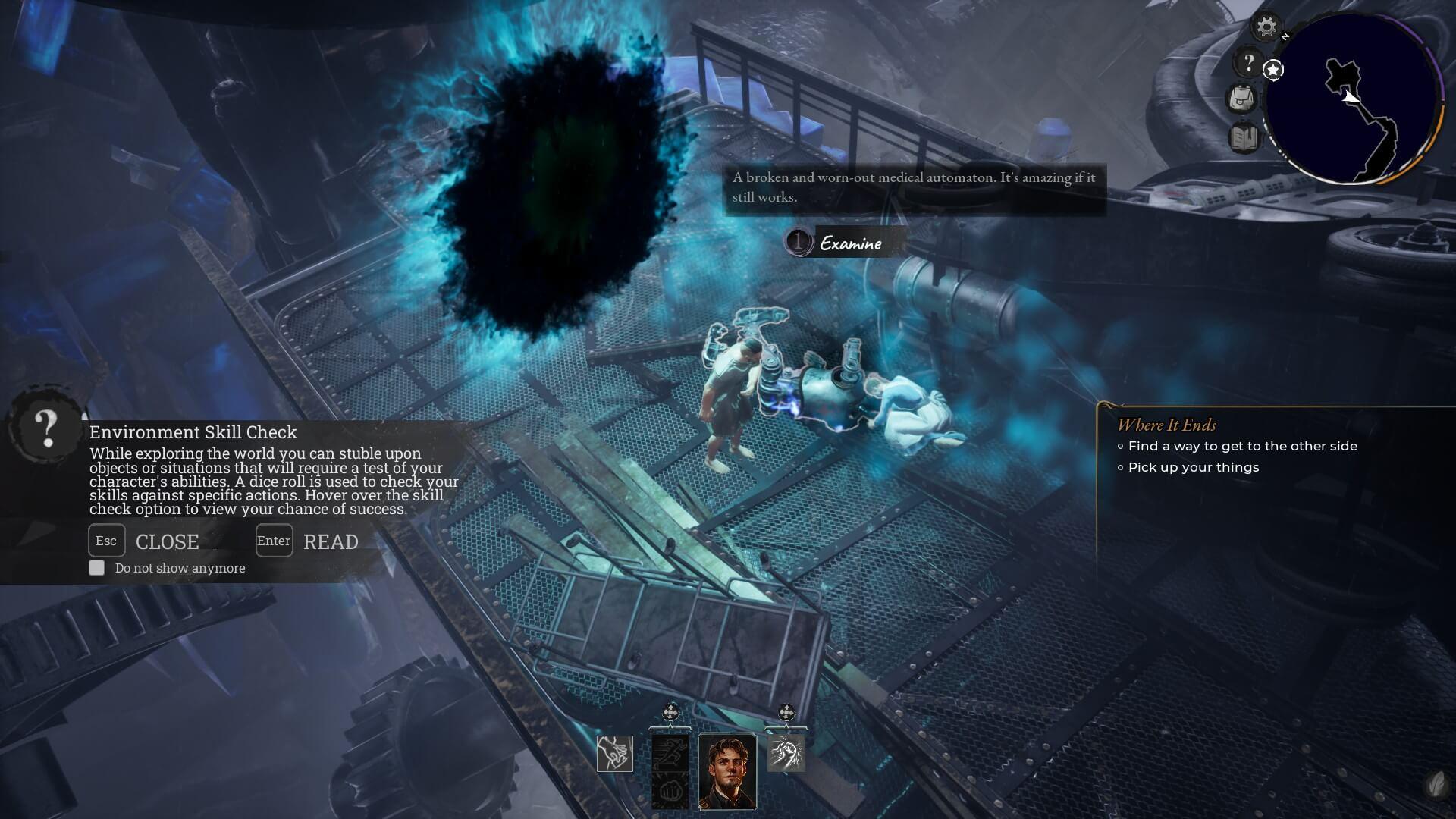The width and height of the screenshot is (1456, 819).
Task: Open the journal book icon
Action: (1244, 138)
